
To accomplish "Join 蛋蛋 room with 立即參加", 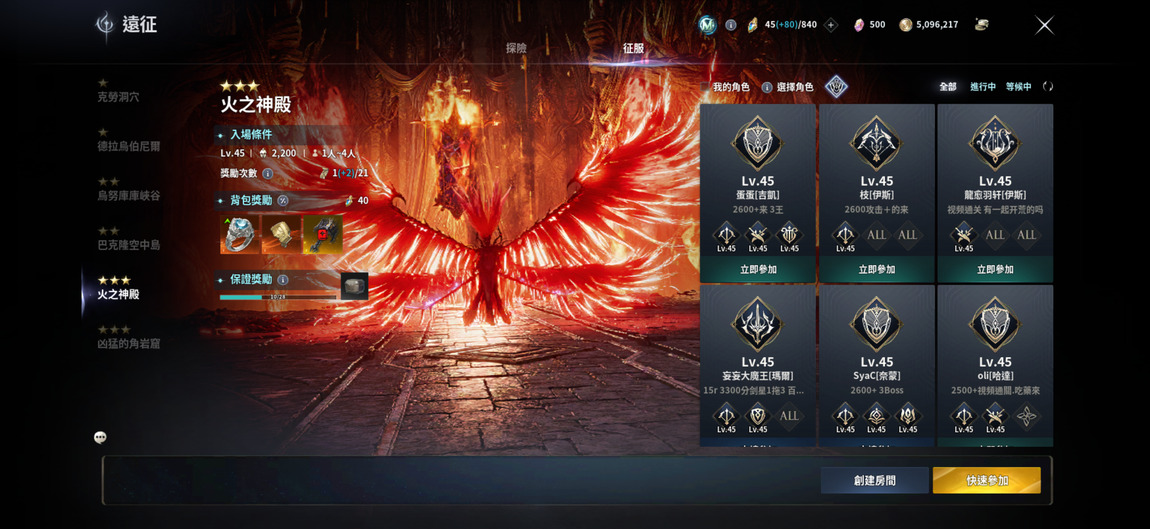I will click(x=758, y=270).
